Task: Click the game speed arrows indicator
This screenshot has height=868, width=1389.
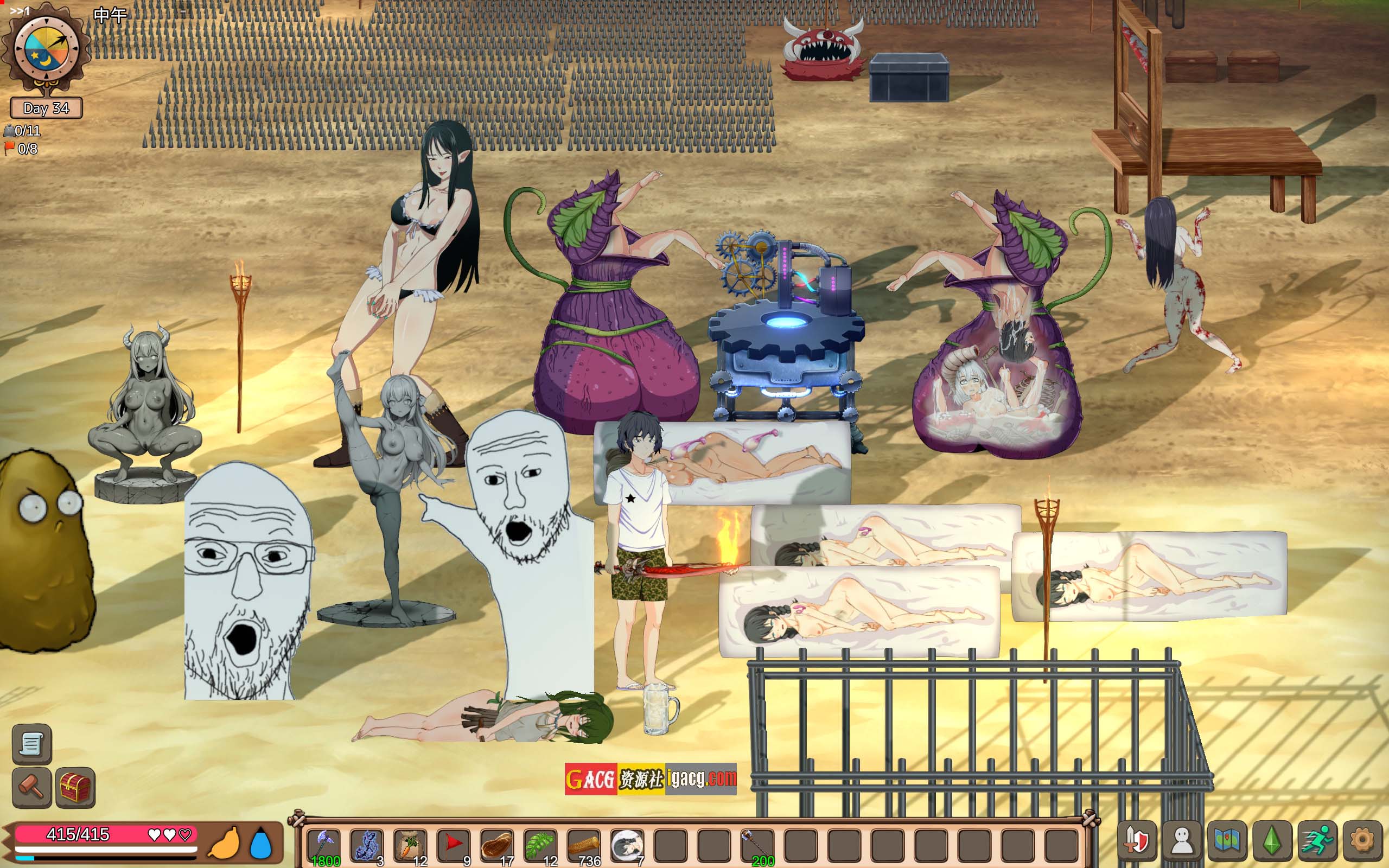Action: tap(20, 10)
